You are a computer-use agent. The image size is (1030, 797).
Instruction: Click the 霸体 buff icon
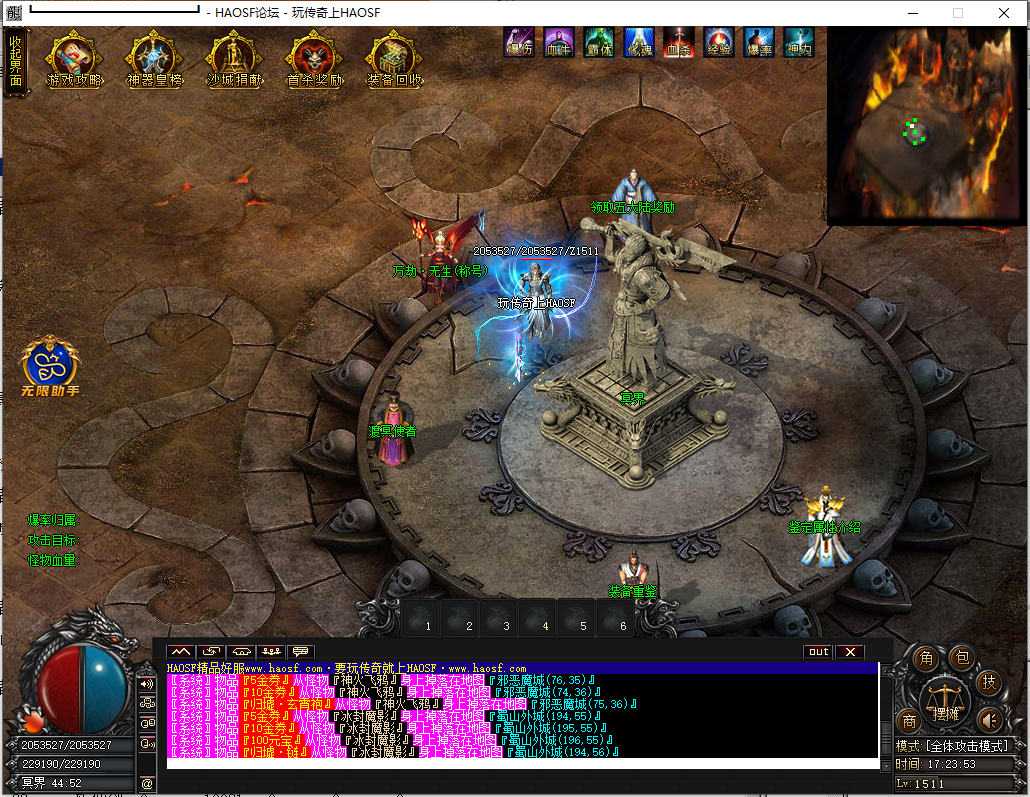pos(598,41)
